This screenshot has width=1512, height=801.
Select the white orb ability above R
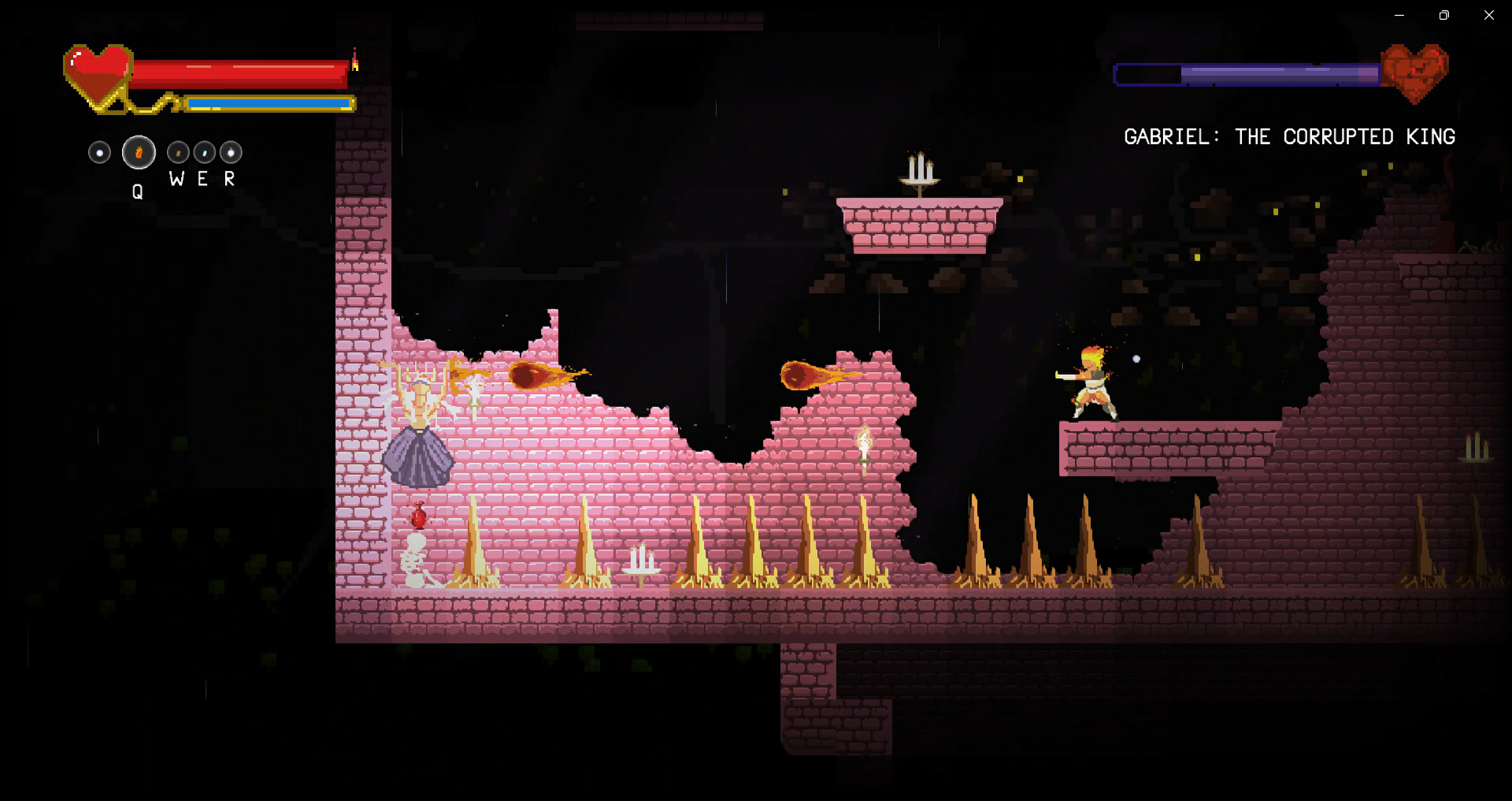[231, 152]
